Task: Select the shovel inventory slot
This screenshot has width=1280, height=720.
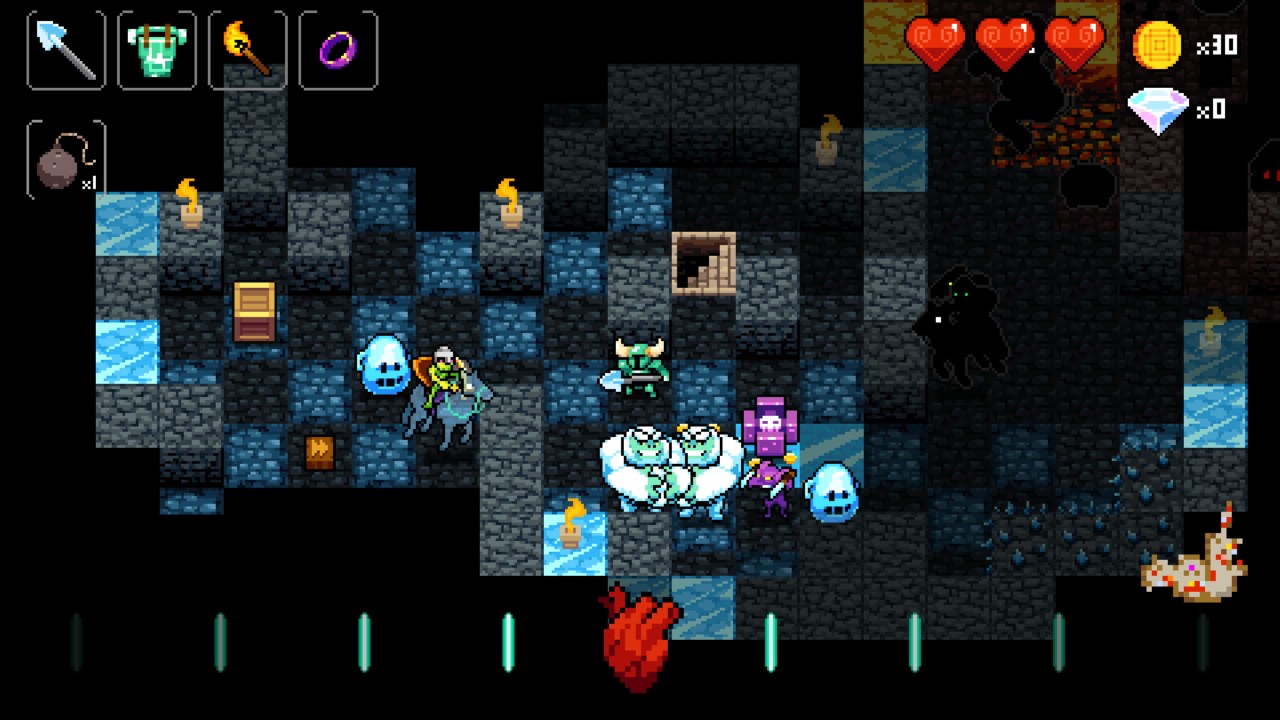Action: tap(64, 50)
